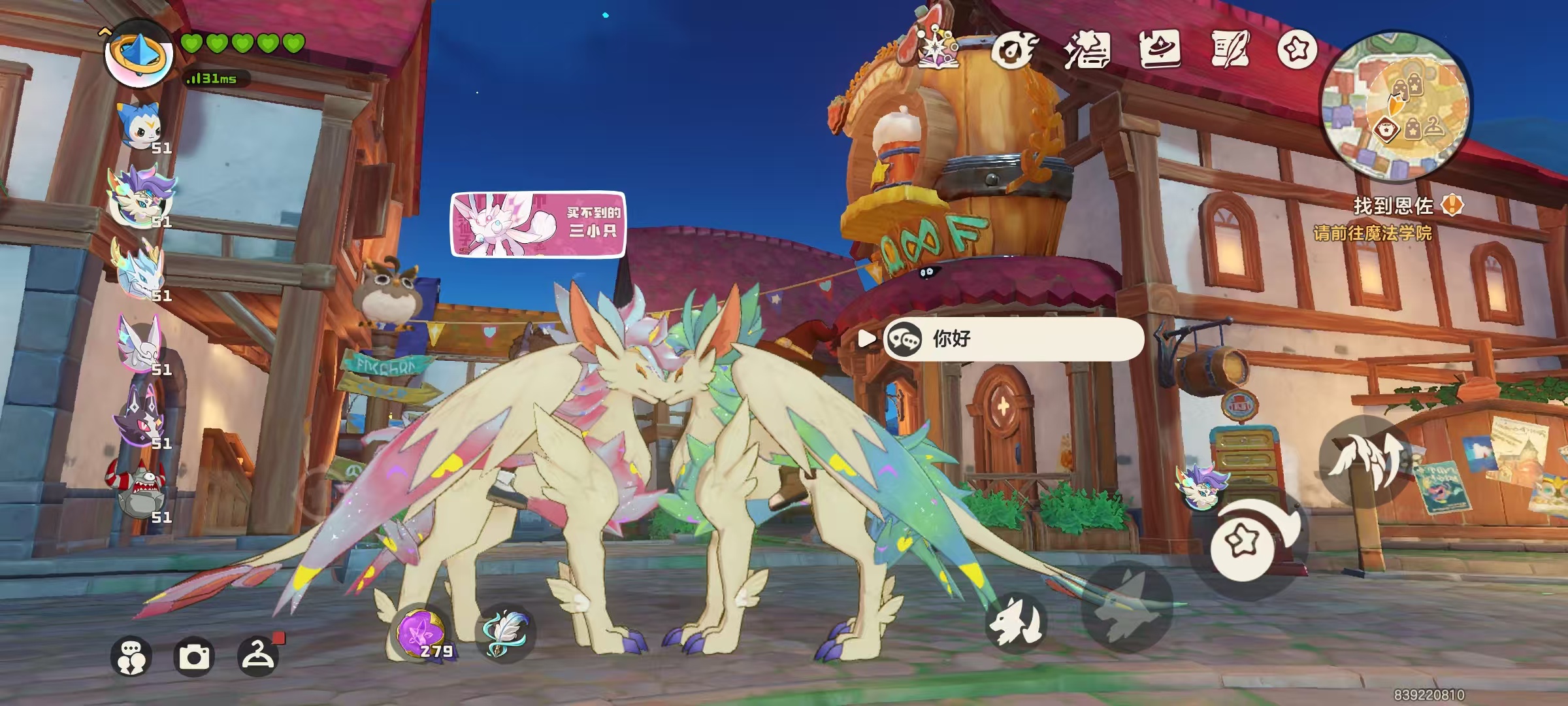Screen dimensions: 1568x706
Task: Select the gray shark pet portrait
Action: coord(139,492)
